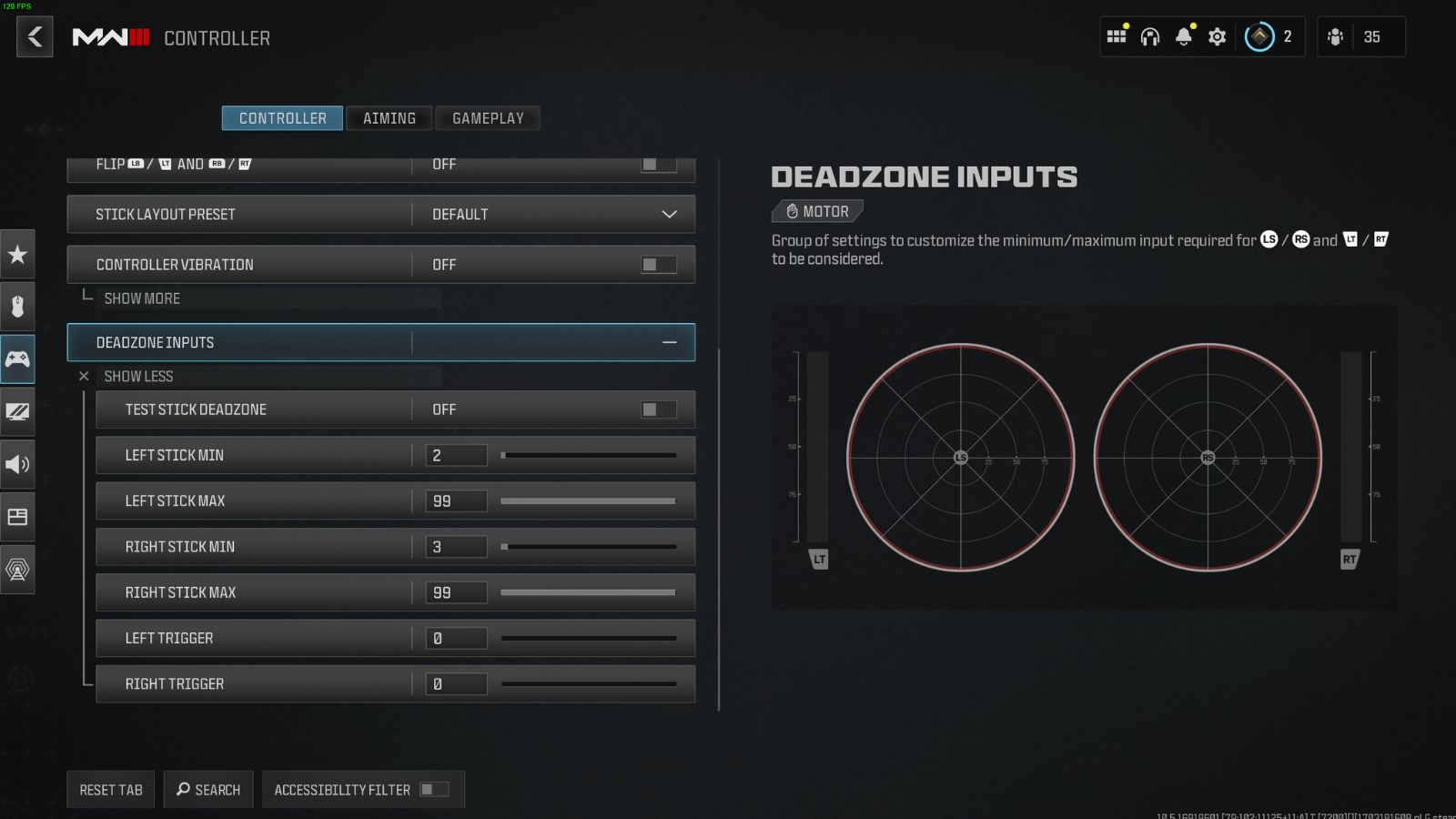Open the notifications bell icon
The image size is (1456, 819).
(x=1183, y=36)
